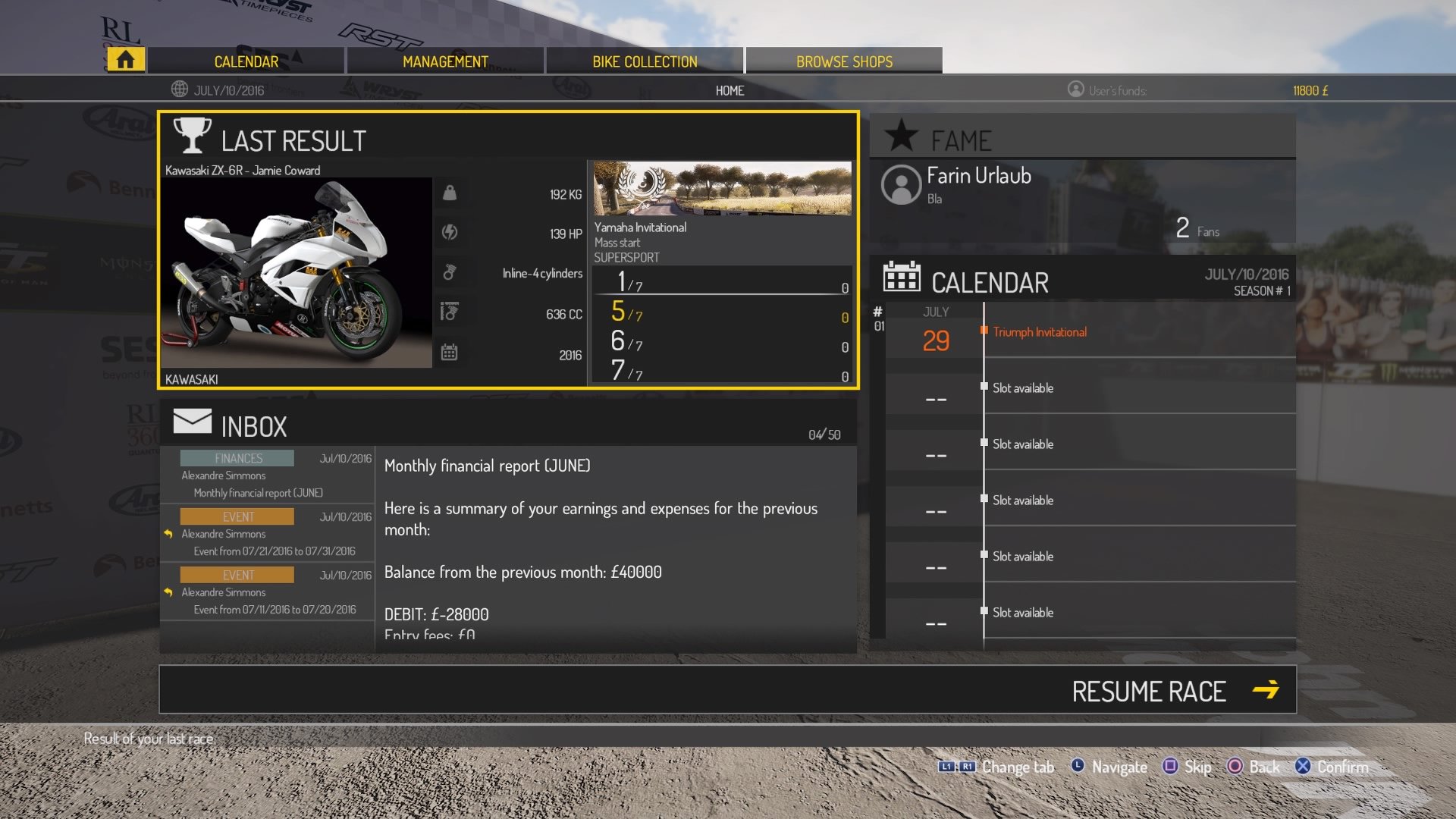Open the Yamaha Invitational track thumbnail
Viewport: 1456px width, 819px height.
(x=722, y=188)
